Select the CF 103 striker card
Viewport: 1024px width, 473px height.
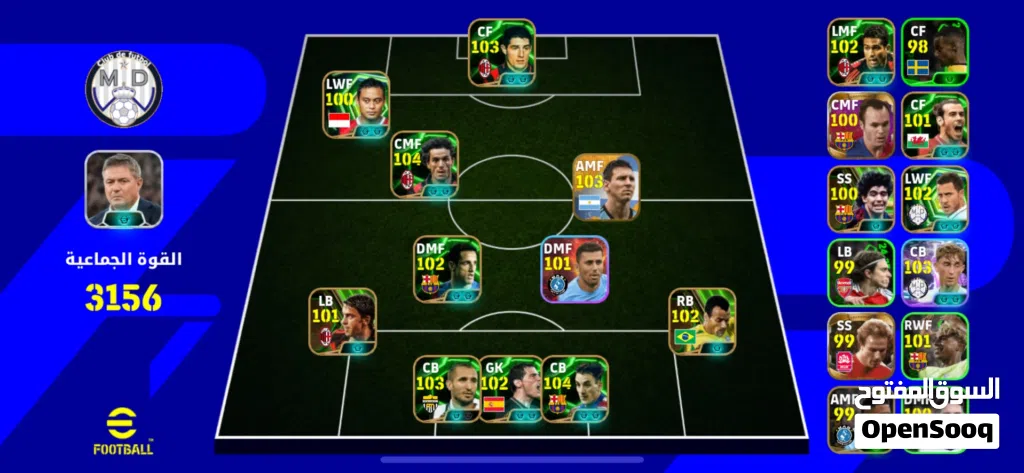click(502, 54)
